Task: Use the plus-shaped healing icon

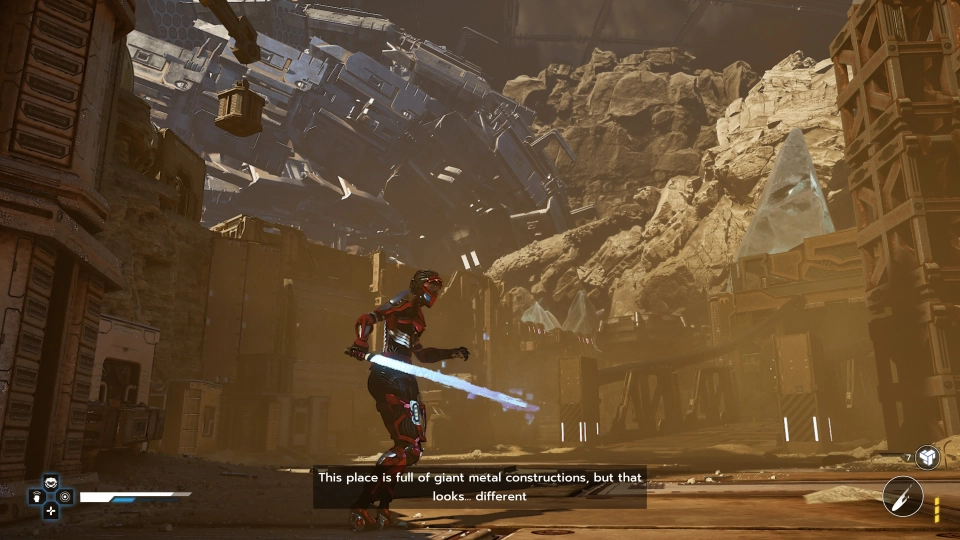Action: [50, 510]
